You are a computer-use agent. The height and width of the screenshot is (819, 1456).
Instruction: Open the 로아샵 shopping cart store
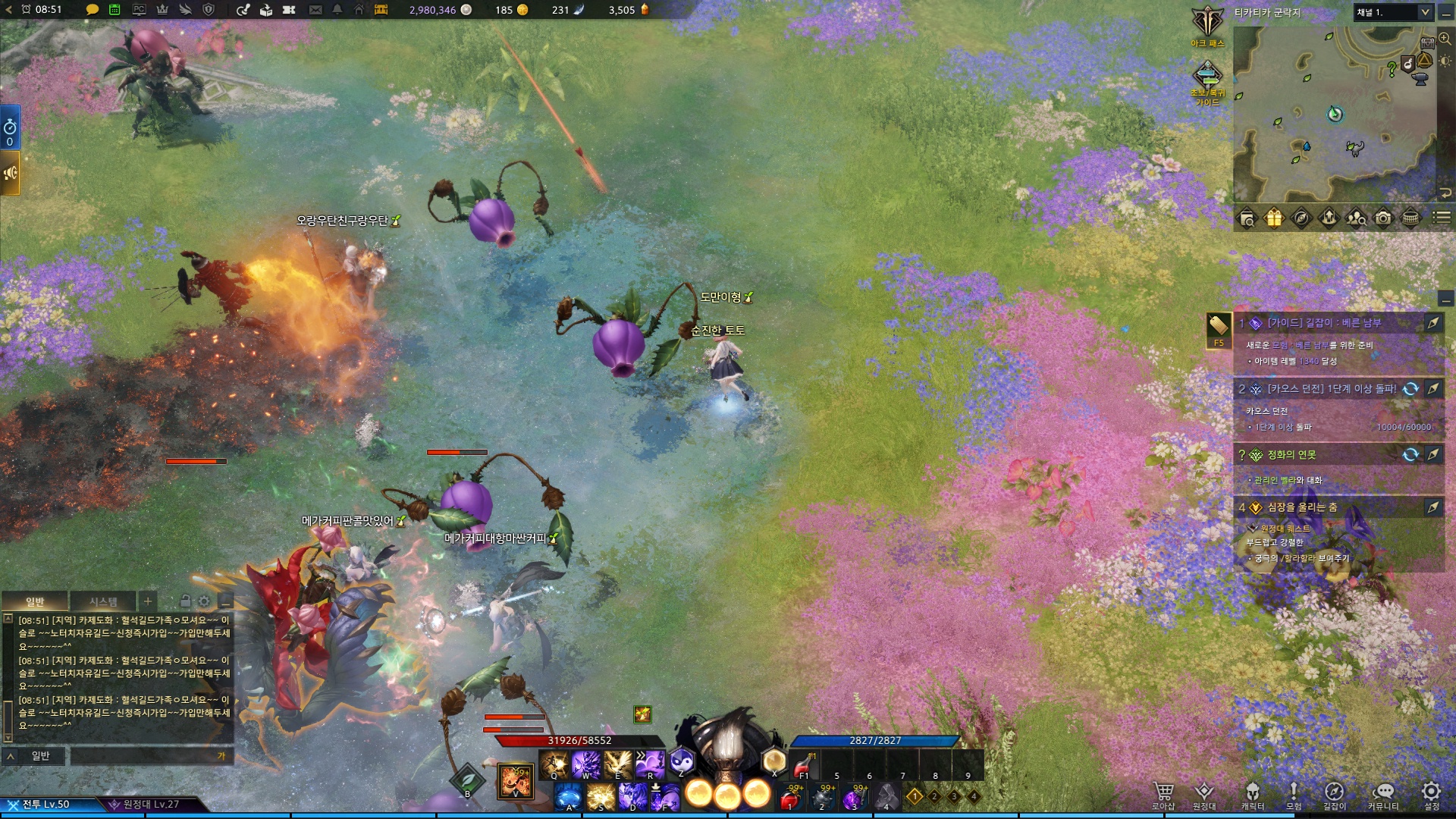tap(1163, 792)
